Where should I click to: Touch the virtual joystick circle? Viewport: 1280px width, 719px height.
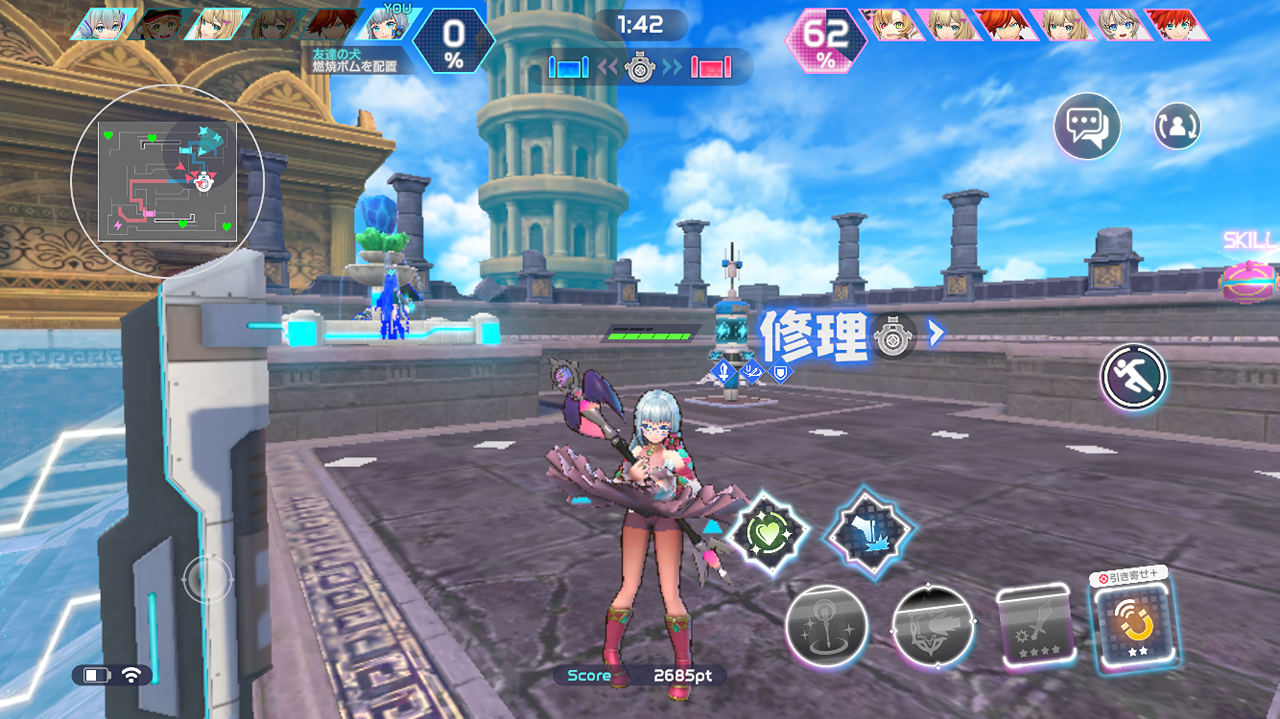[x=207, y=578]
